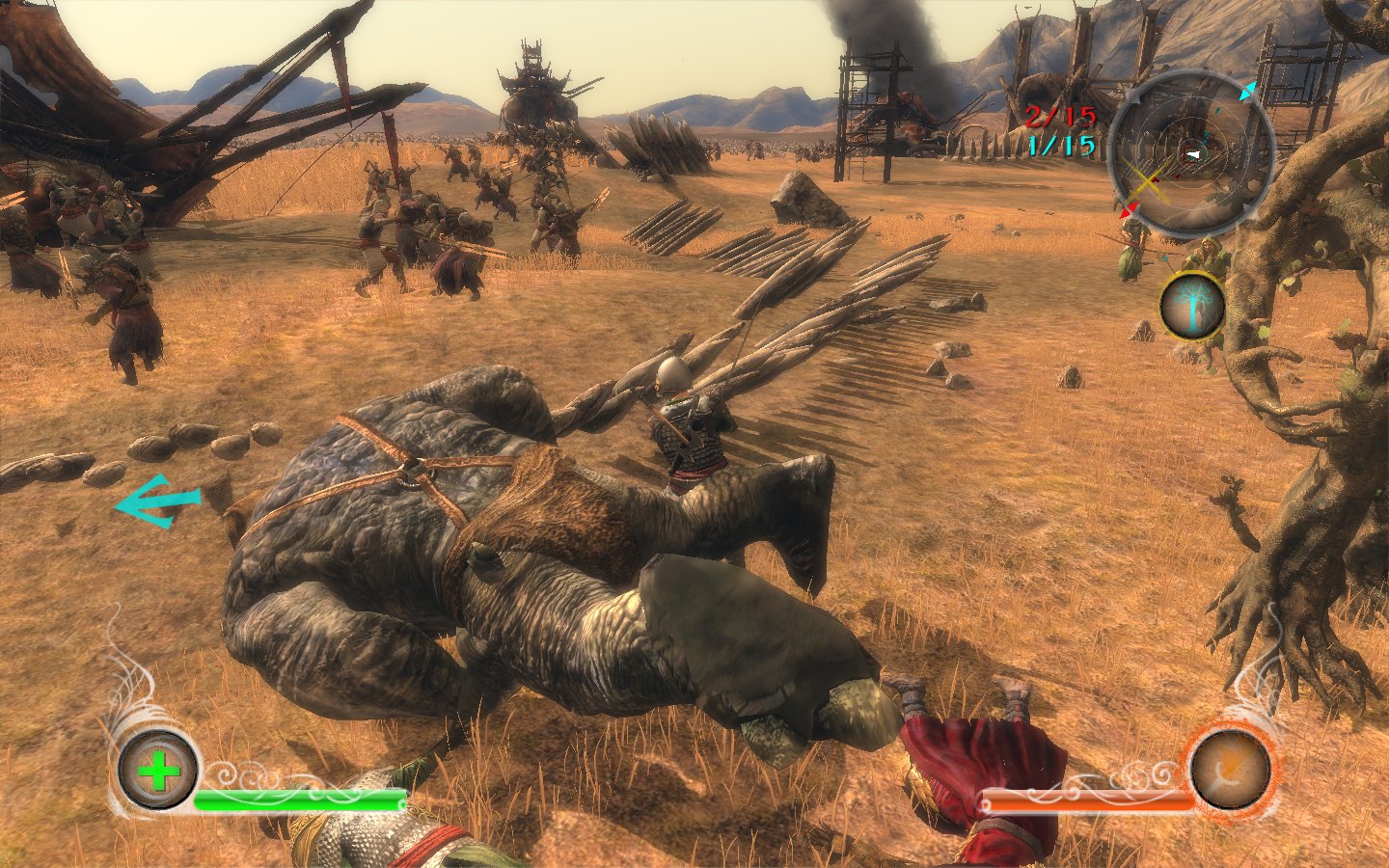The height and width of the screenshot is (868, 1389).
Task: Click the circular radar minimap
Action: coord(1192,151)
